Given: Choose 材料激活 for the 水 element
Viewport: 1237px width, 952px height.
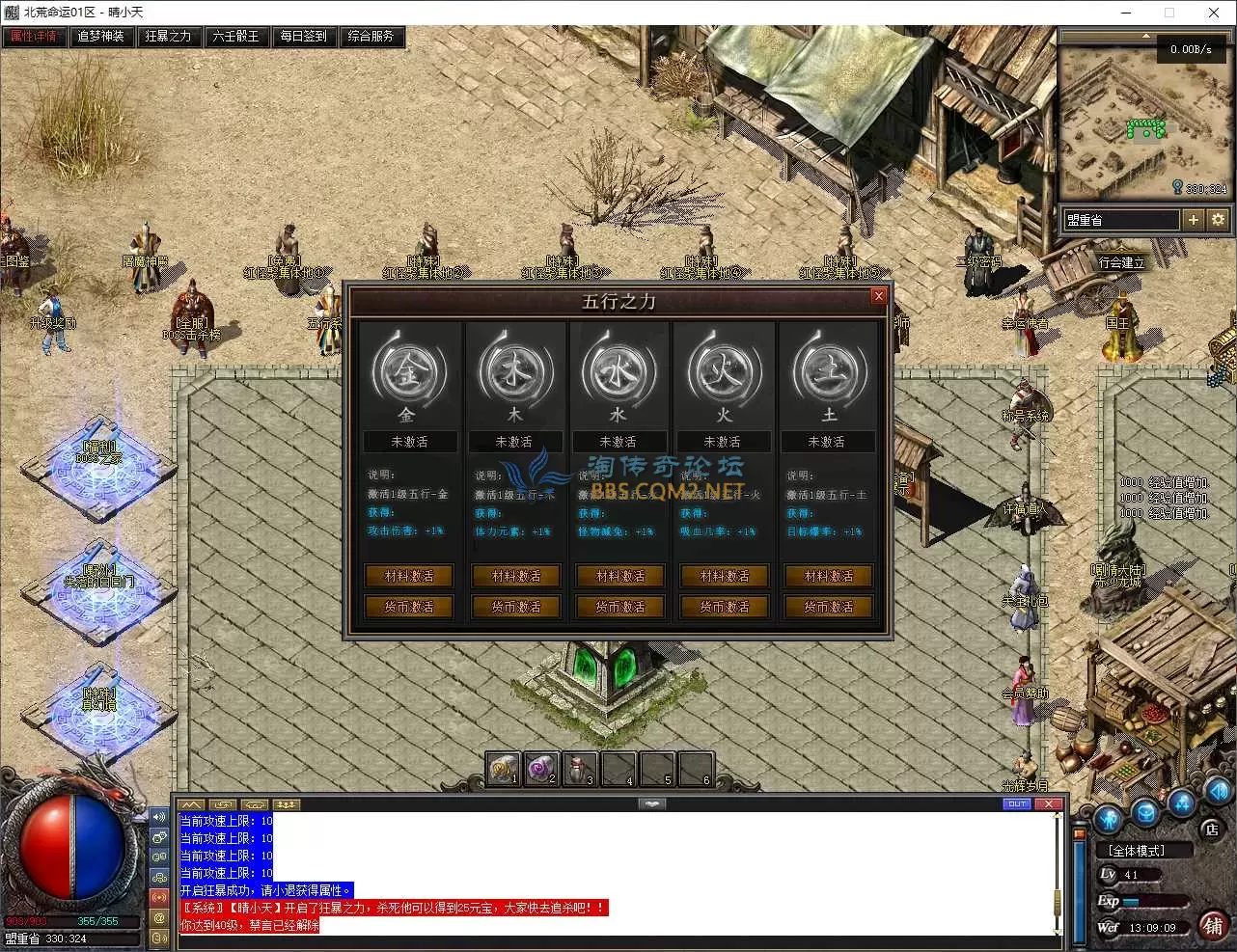Looking at the screenshot, I should pyautogui.click(x=620, y=576).
